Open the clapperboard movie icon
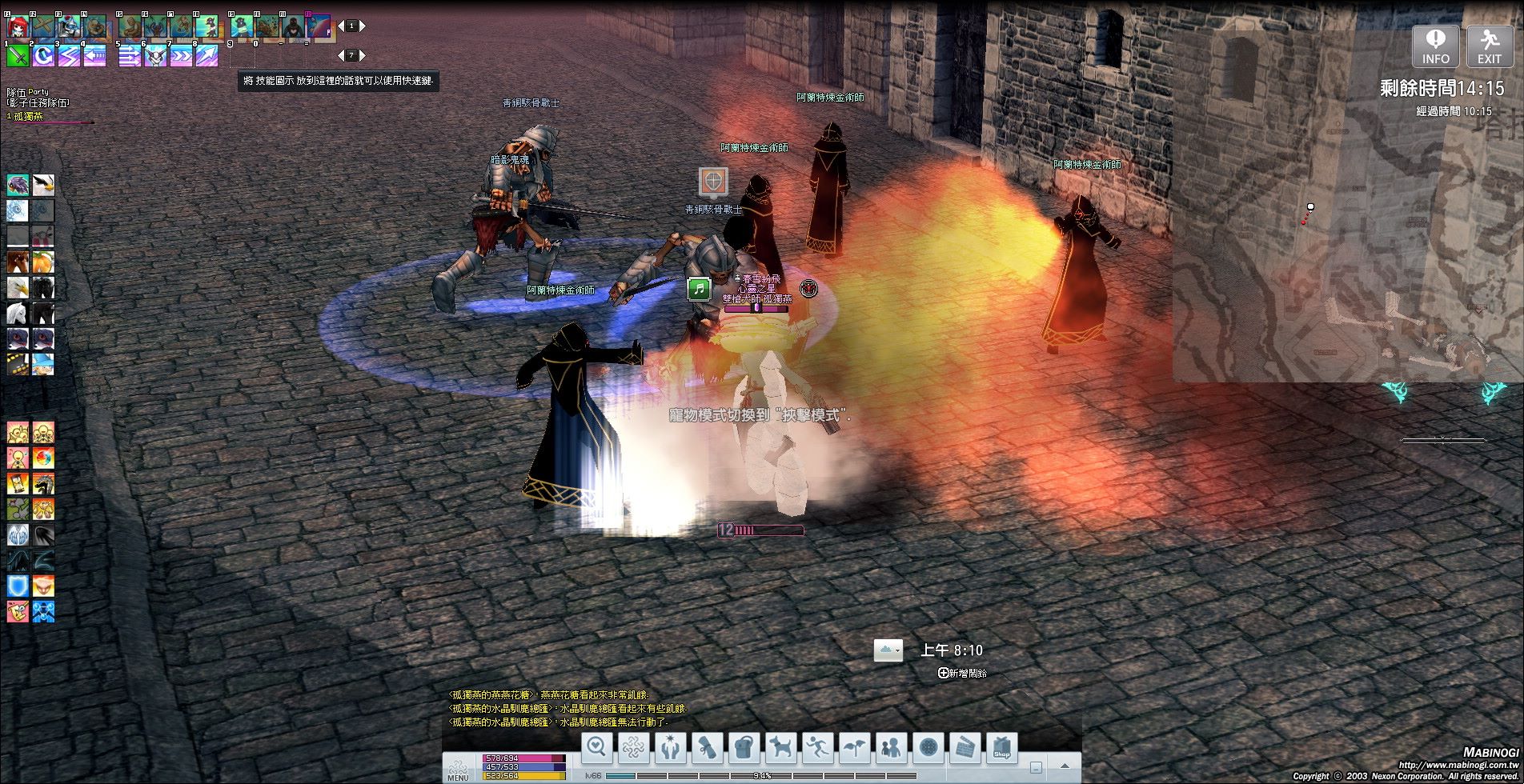Viewport: 1524px width, 784px height. 965,747
